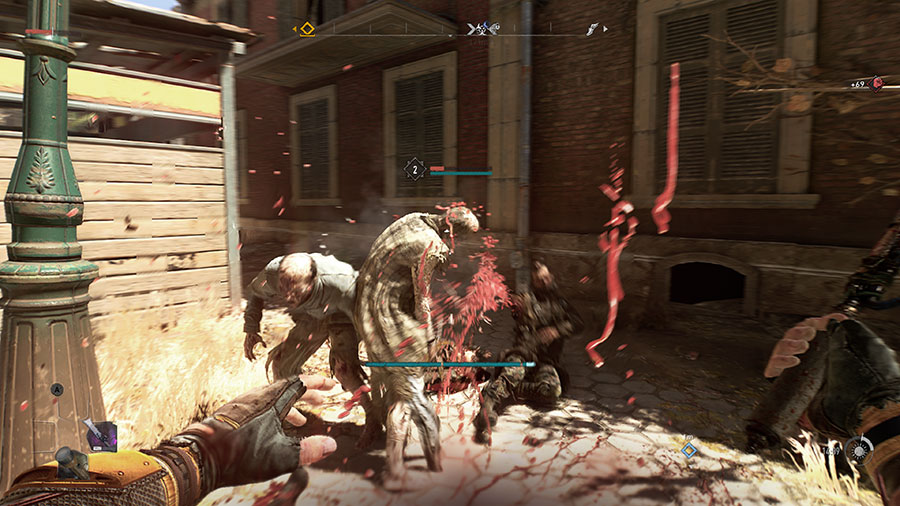Select the purple weapon slot icon

[100, 435]
